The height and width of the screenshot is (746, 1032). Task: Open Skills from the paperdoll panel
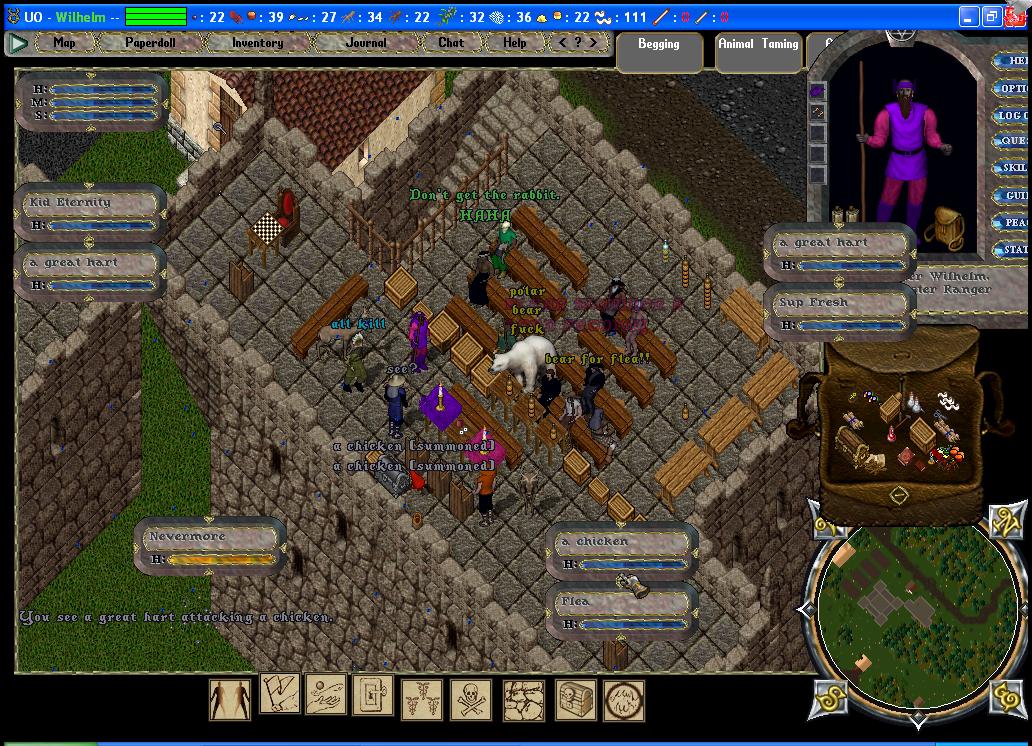(x=1013, y=168)
